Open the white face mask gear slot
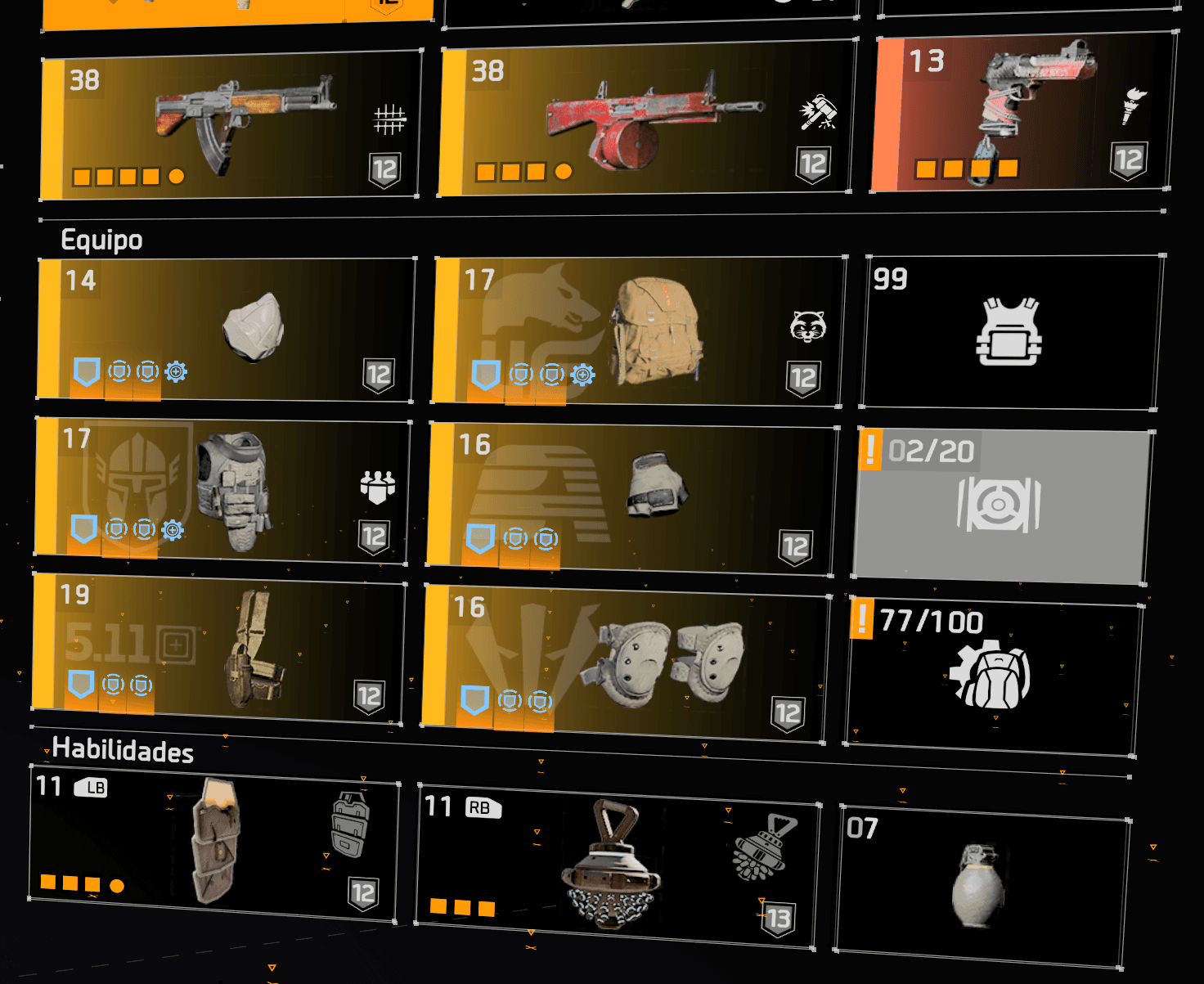The image size is (1204, 984). coord(226,329)
